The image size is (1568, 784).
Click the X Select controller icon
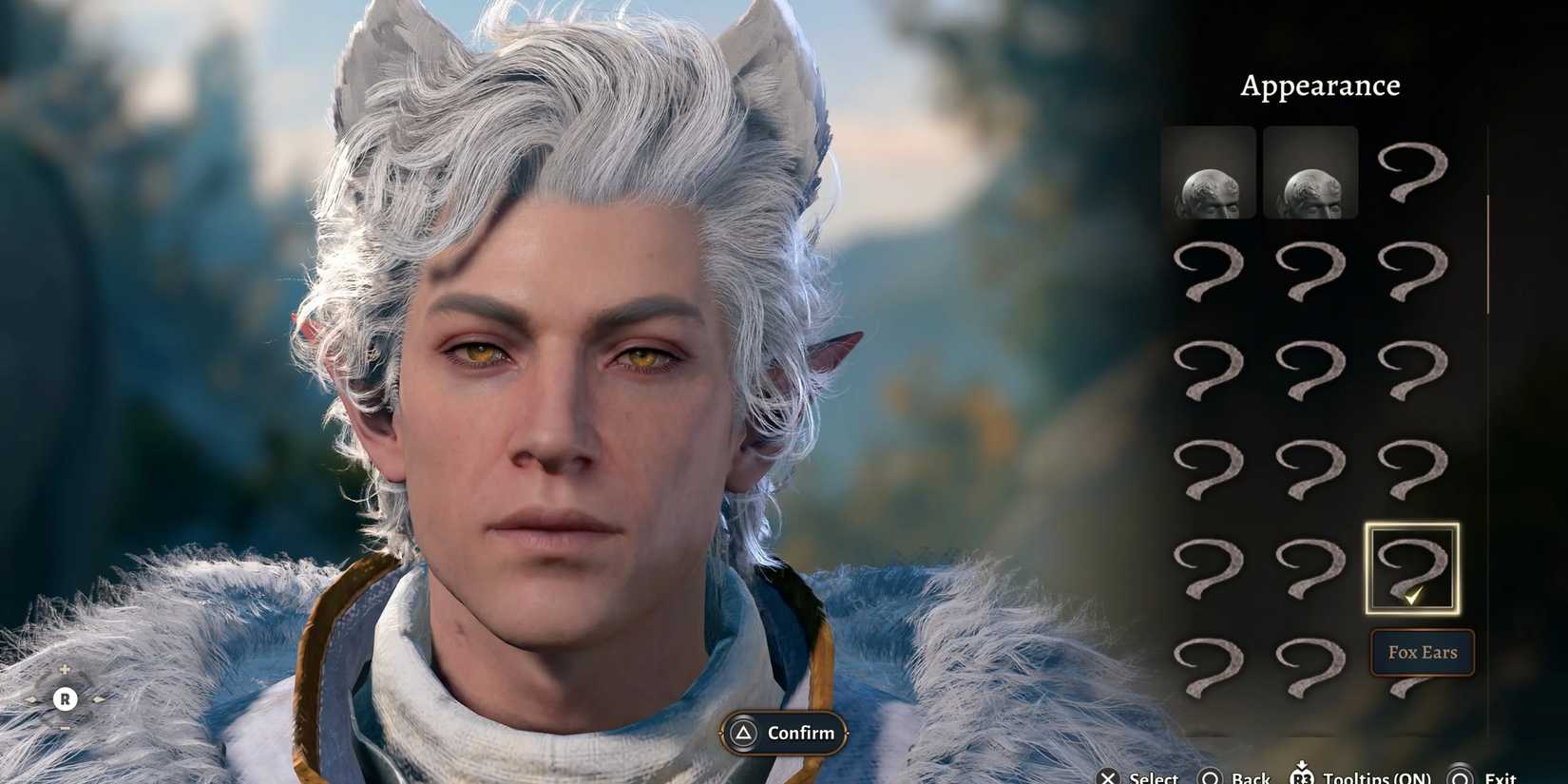tap(1109, 777)
